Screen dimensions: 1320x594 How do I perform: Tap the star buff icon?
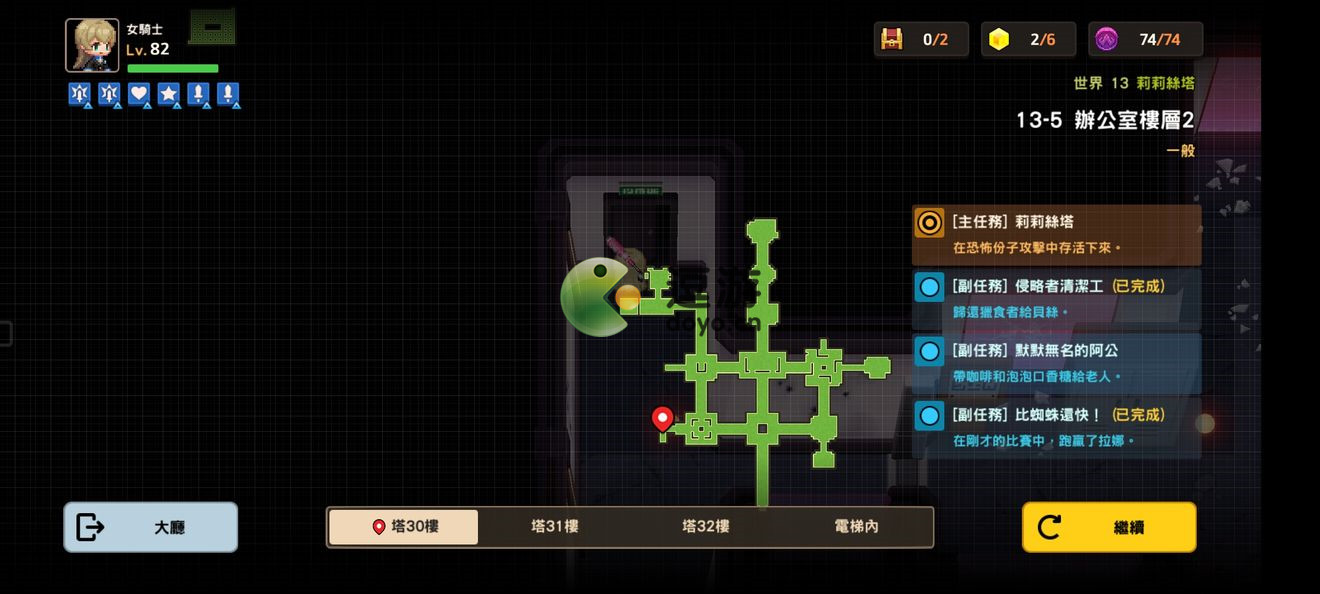point(169,94)
